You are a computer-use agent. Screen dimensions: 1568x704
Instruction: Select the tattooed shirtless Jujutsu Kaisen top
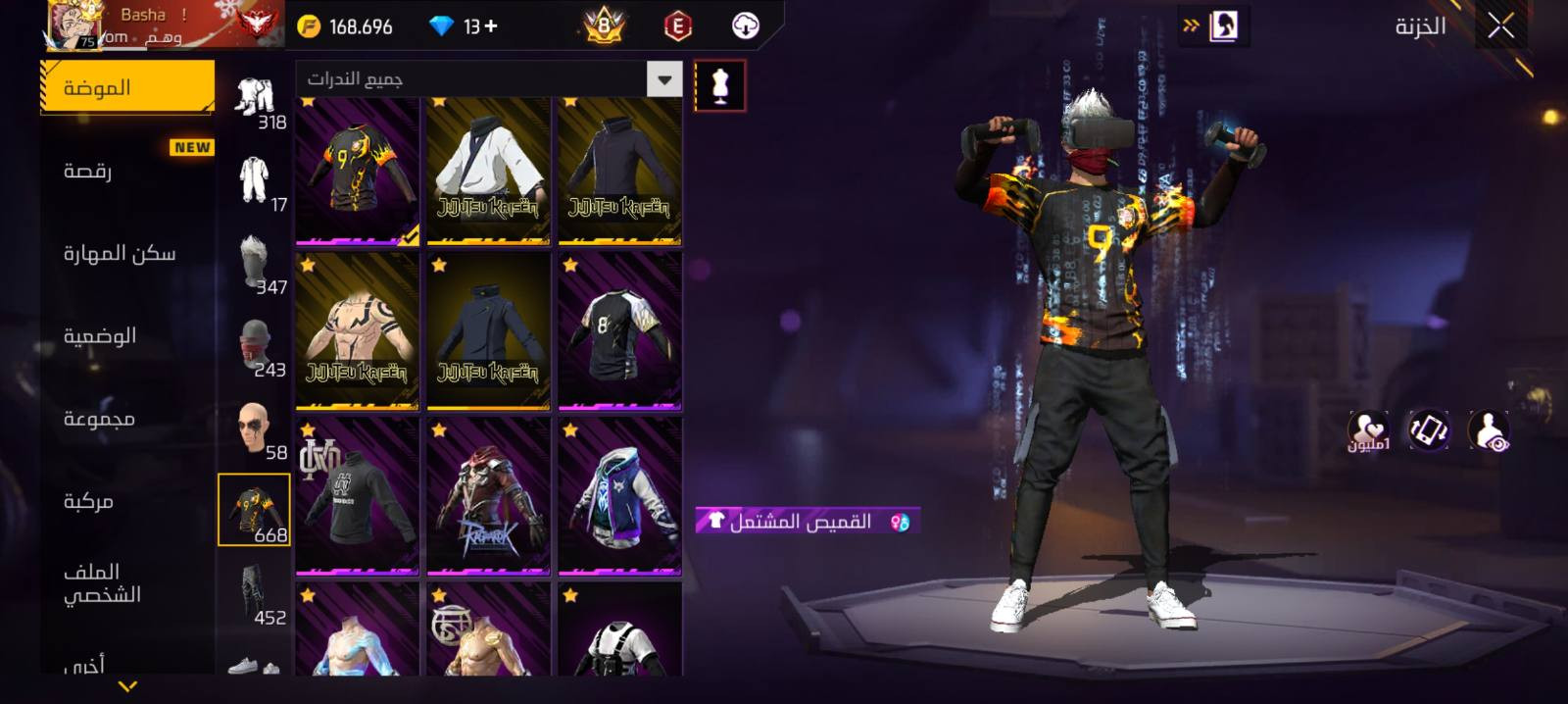[357, 331]
